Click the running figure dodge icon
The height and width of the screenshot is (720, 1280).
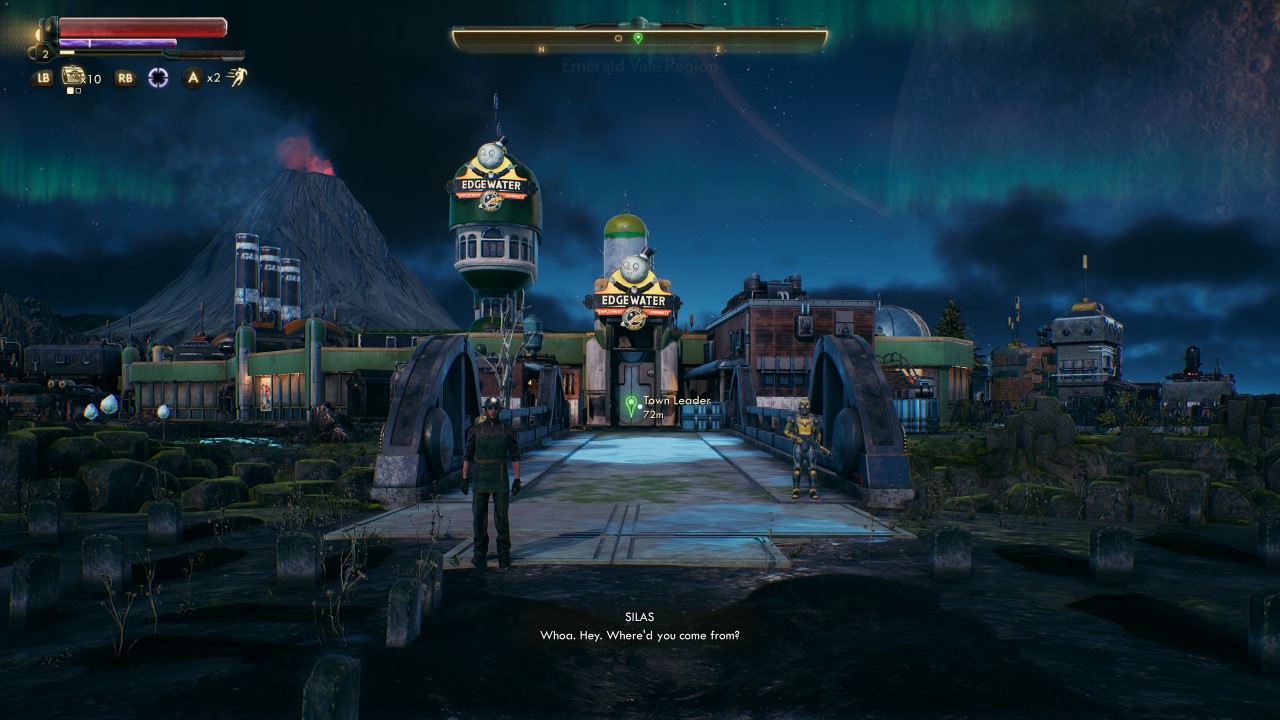pos(237,77)
